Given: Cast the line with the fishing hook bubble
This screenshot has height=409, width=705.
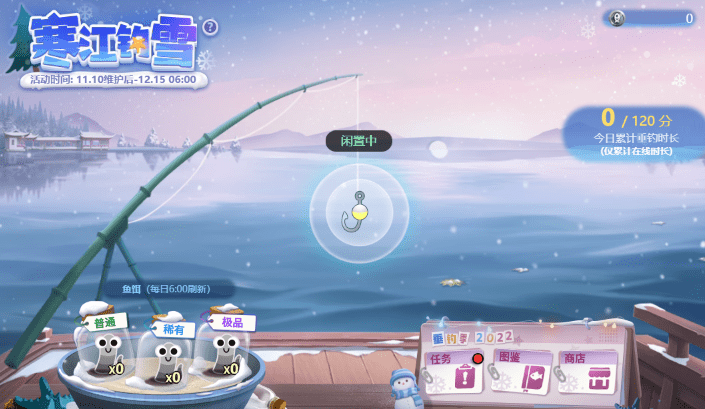Looking at the screenshot, I should (x=356, y=211).
